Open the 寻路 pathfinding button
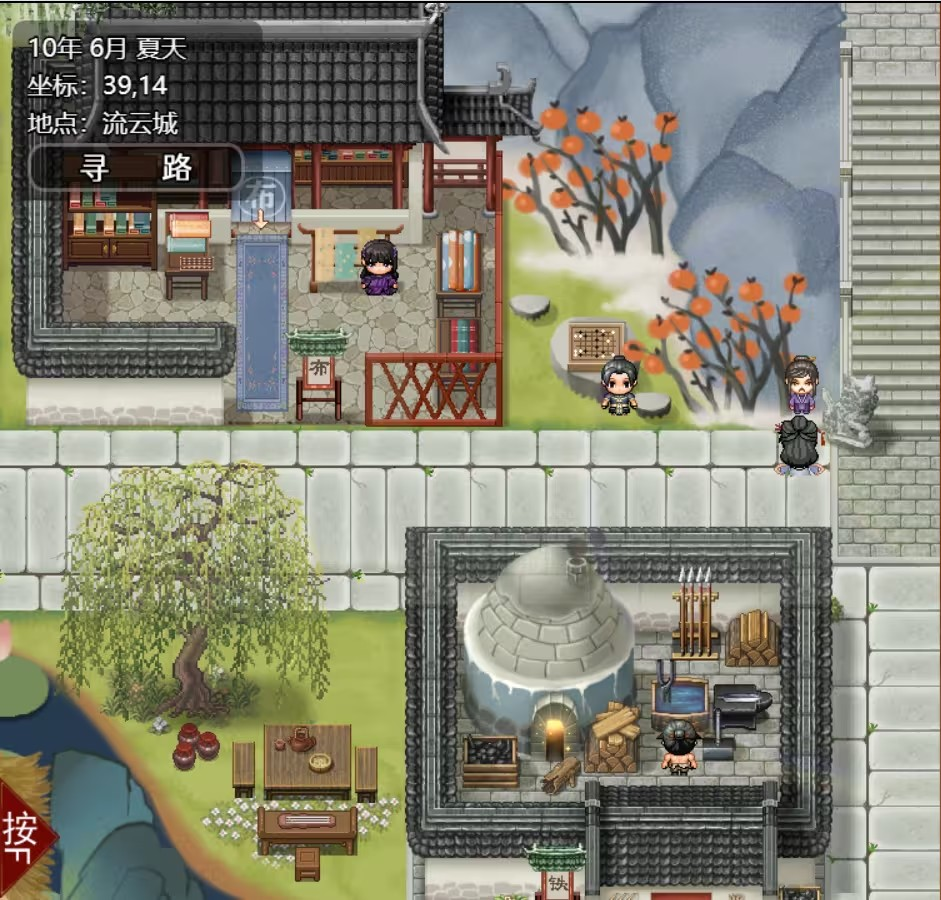 (136, 168)
